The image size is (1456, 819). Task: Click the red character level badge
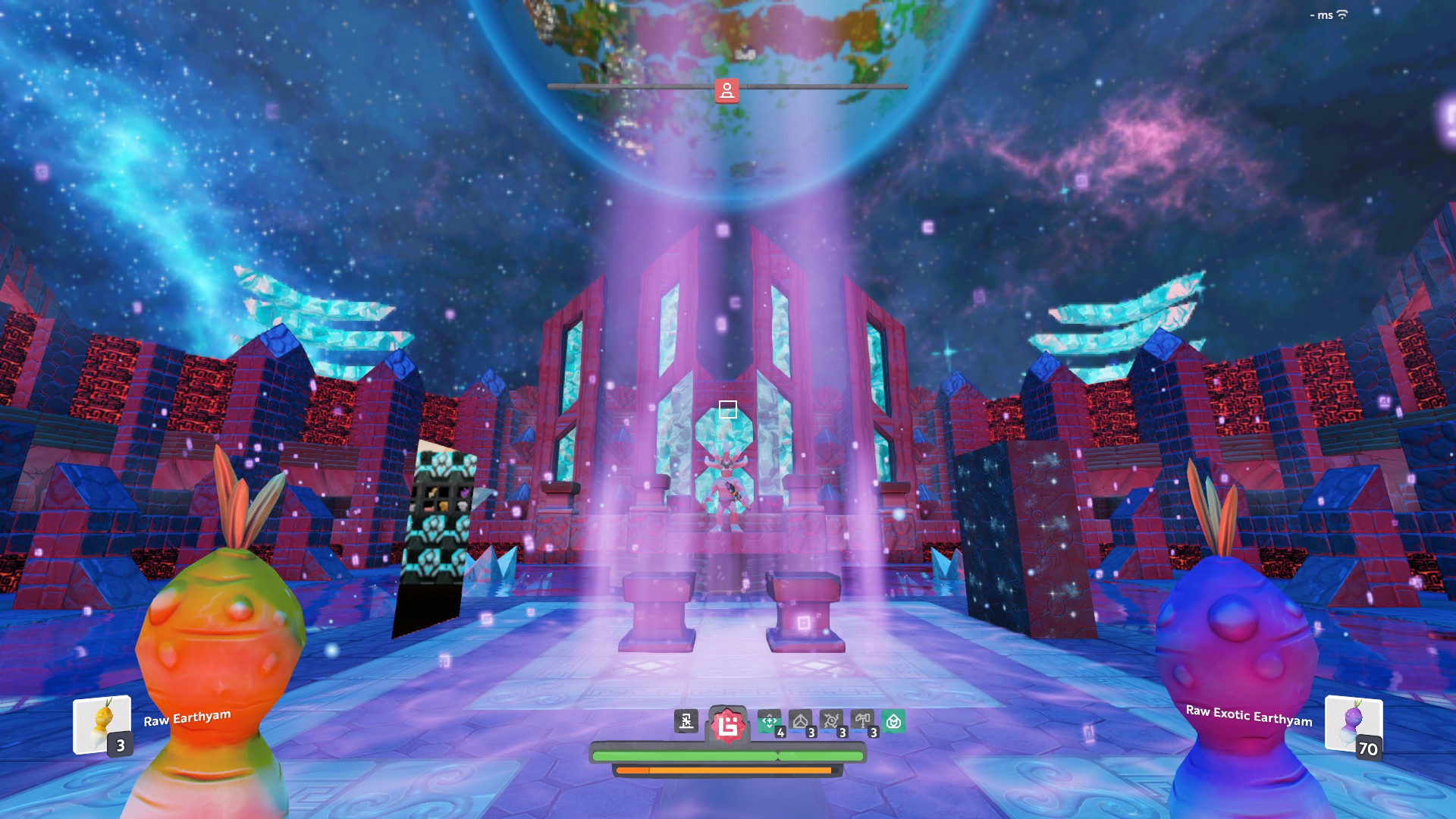point(727,725)
